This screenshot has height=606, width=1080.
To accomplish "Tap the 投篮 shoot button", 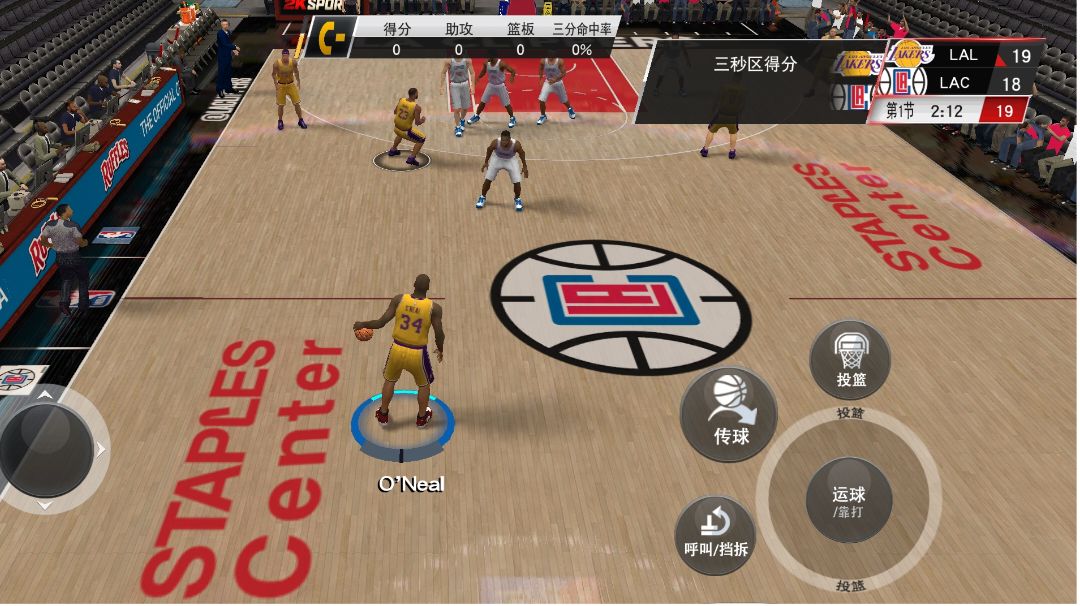I will [850, 360].
